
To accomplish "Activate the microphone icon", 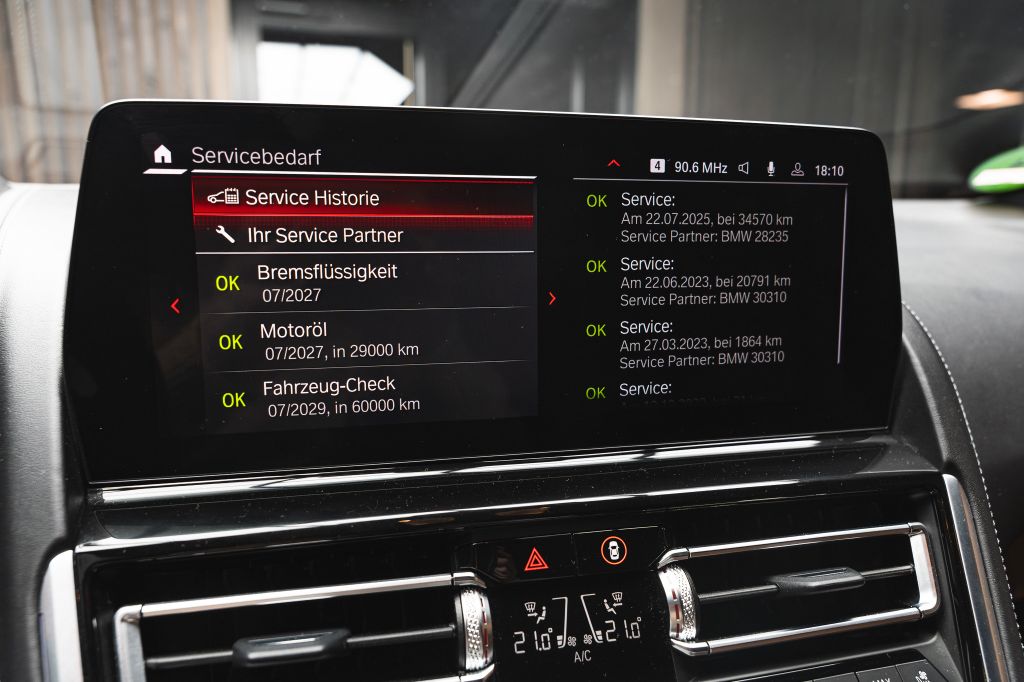I will click(771, 169).
